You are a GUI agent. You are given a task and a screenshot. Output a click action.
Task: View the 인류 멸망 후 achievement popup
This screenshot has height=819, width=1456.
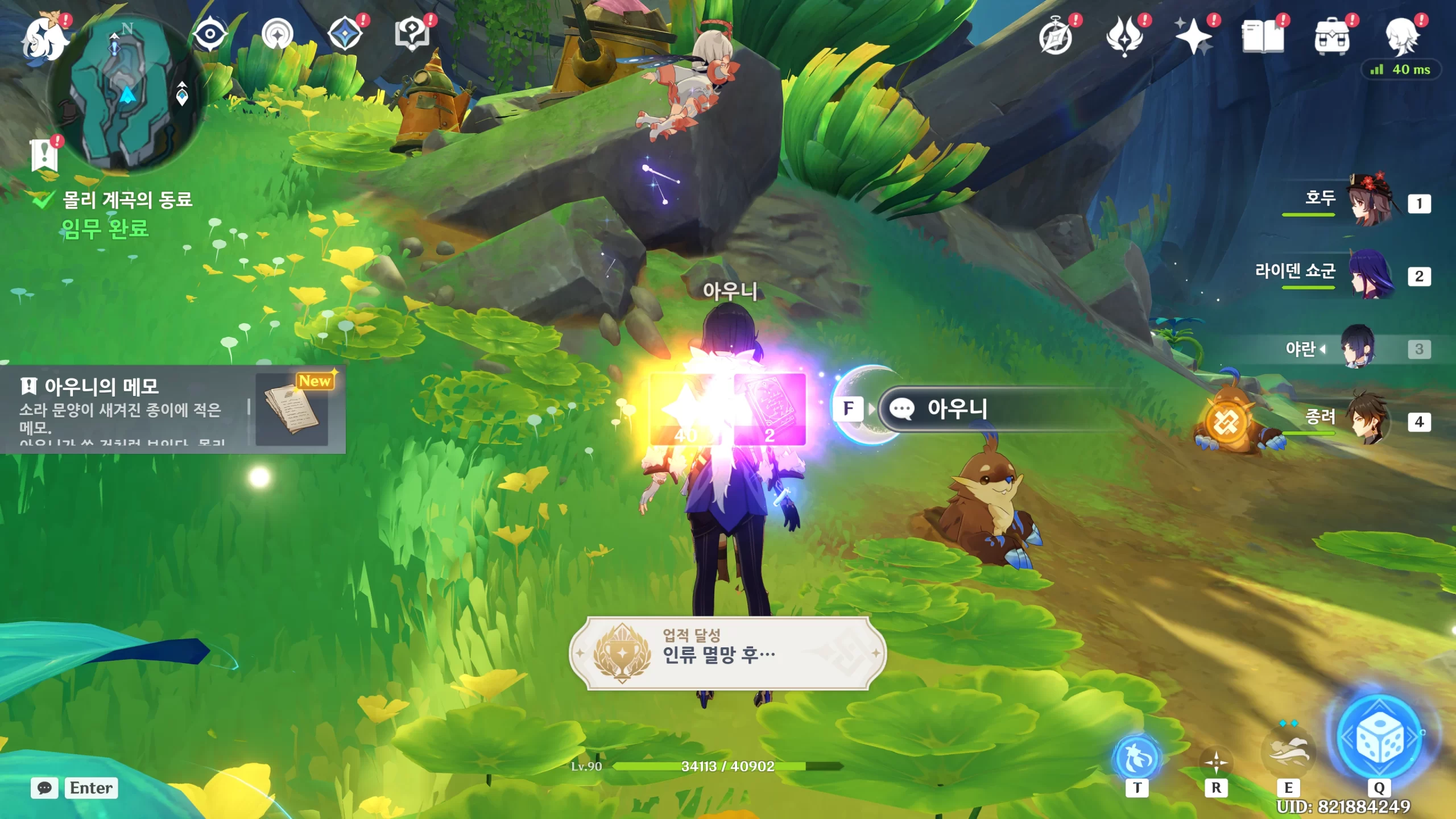point(727,653)
